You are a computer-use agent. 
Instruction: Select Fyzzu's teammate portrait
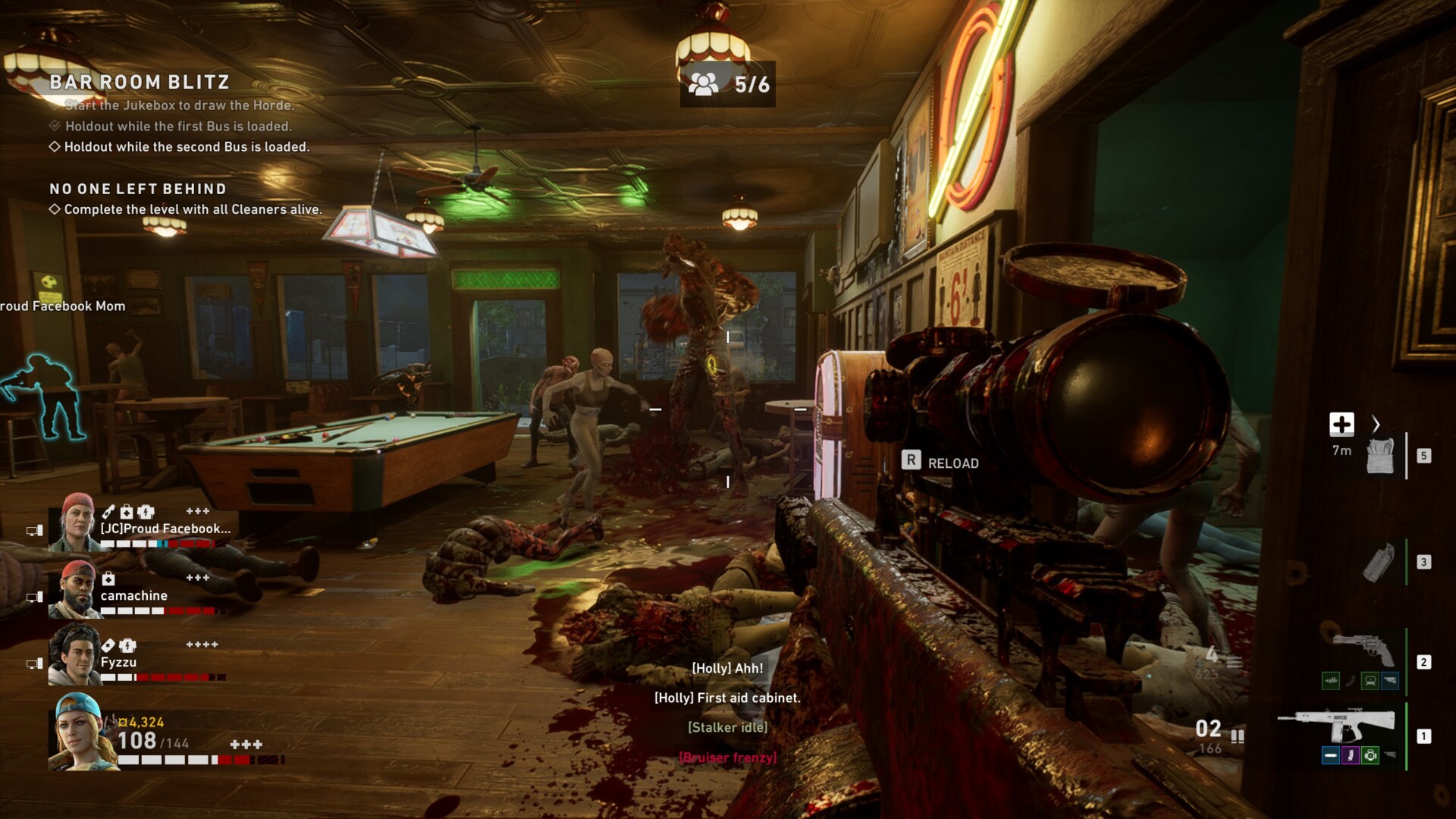(x=75, y=654)
